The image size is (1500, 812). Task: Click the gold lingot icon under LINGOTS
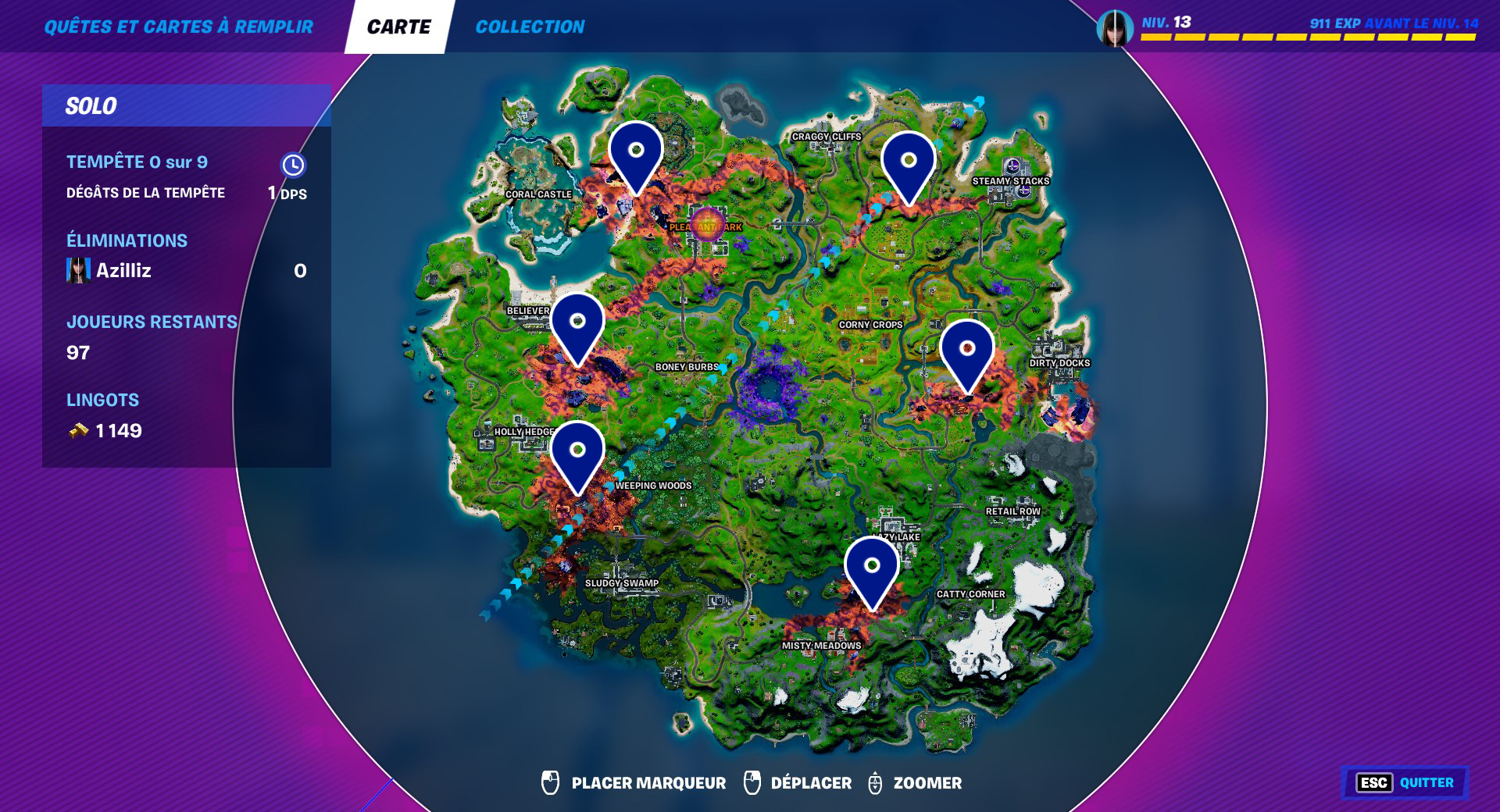78,429
